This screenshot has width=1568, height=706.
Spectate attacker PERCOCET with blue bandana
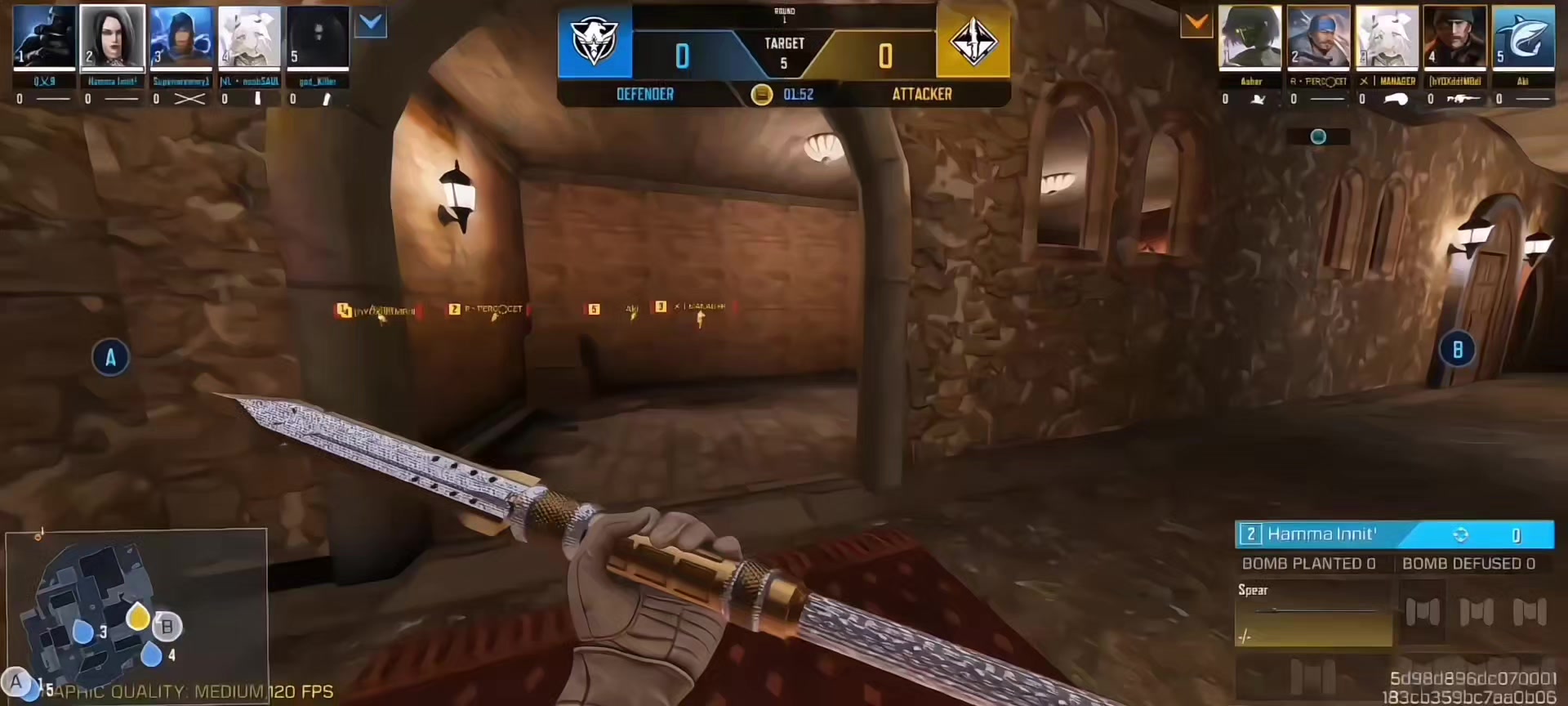[1318, 38]
